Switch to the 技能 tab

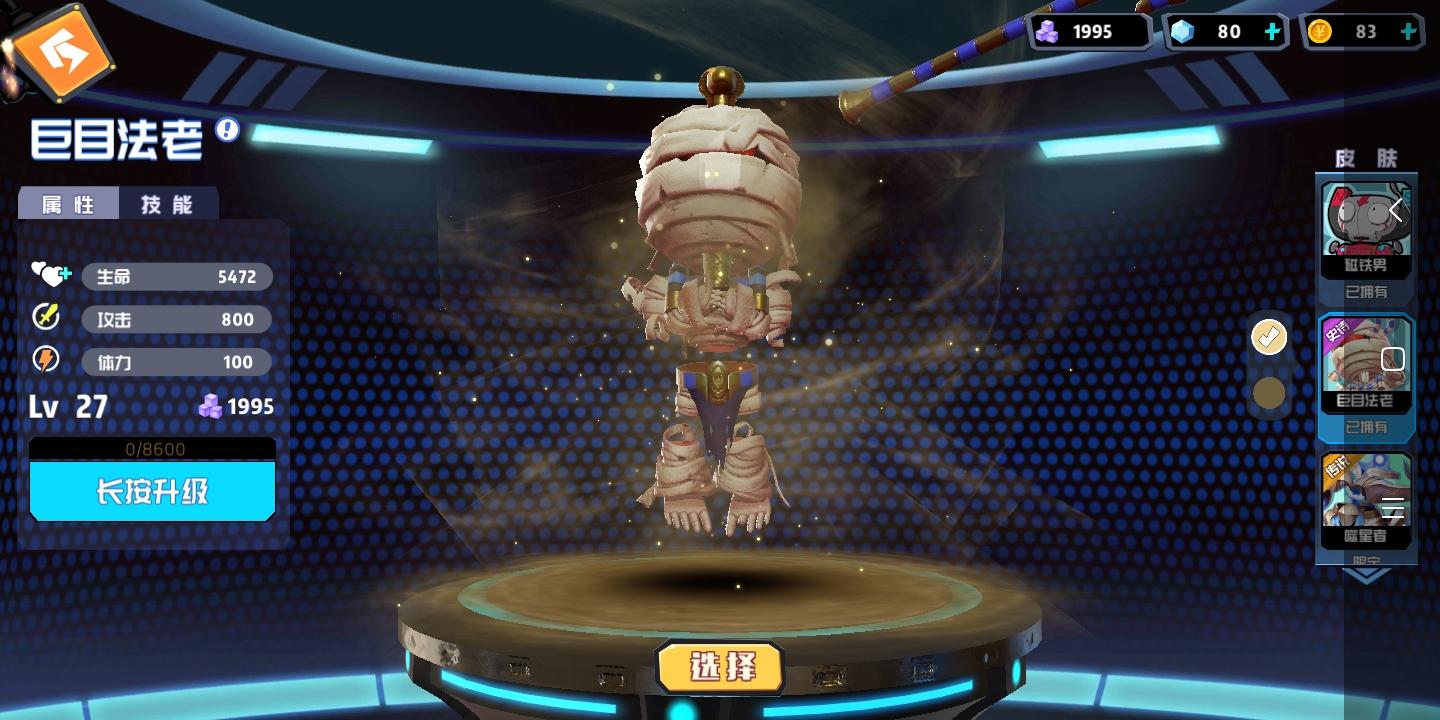169,203
